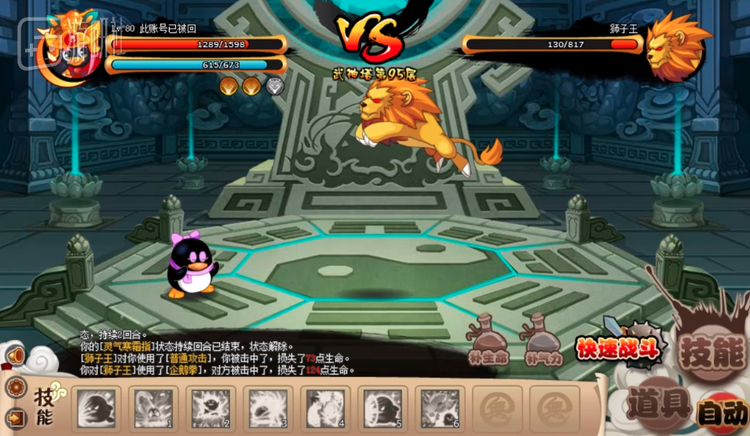Viewport: 750px width, 436px height.
Task: Select the unnumbered first skill icon
Action: tap(98, 408)
